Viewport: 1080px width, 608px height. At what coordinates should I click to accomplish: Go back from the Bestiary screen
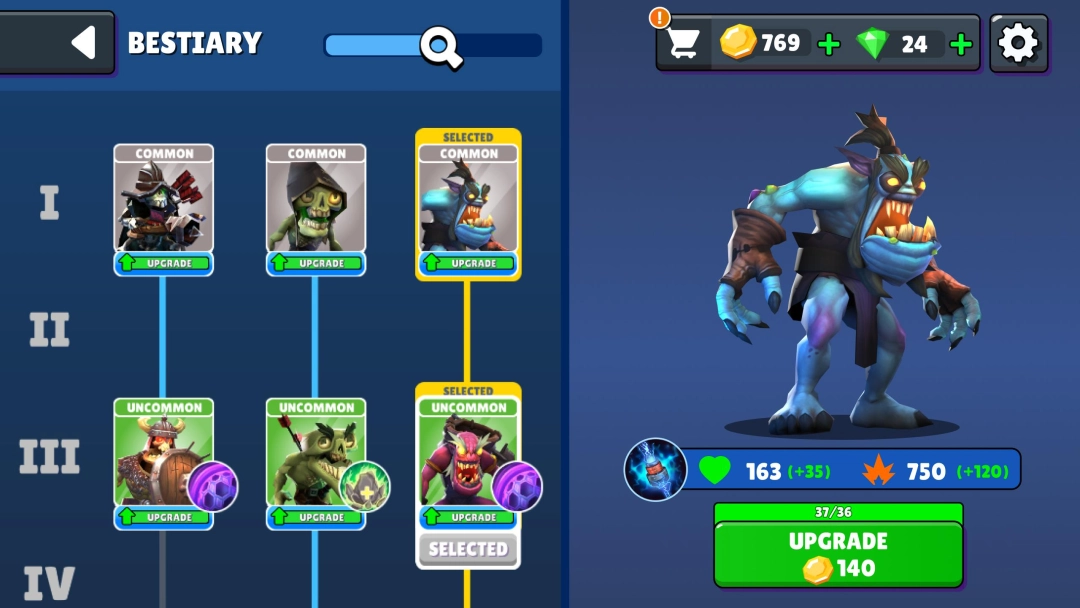(x=82, y=42)
